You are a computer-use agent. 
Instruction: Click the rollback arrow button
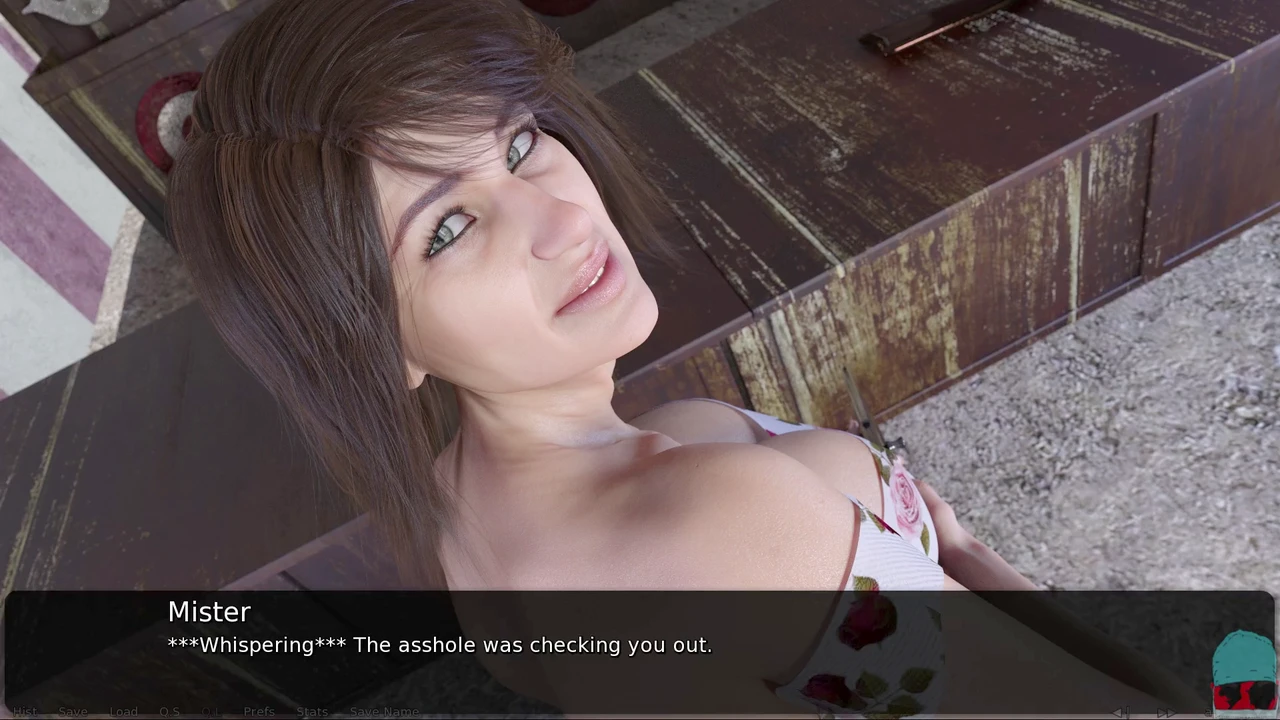click(x=1121, y=712)
